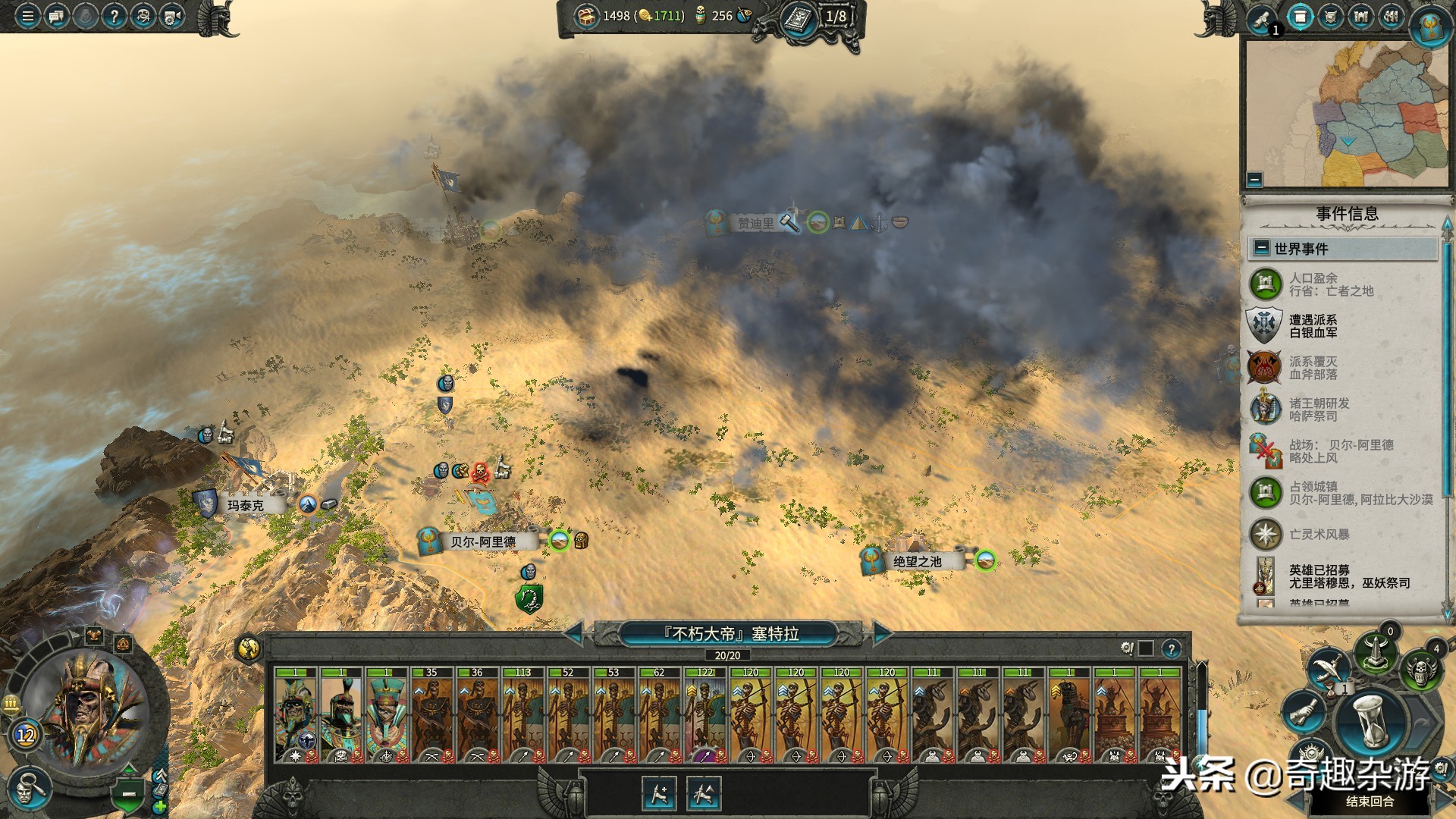Select the lord Settra unit card
This screenshot has height=819, width=1456.
pos(296,715)
